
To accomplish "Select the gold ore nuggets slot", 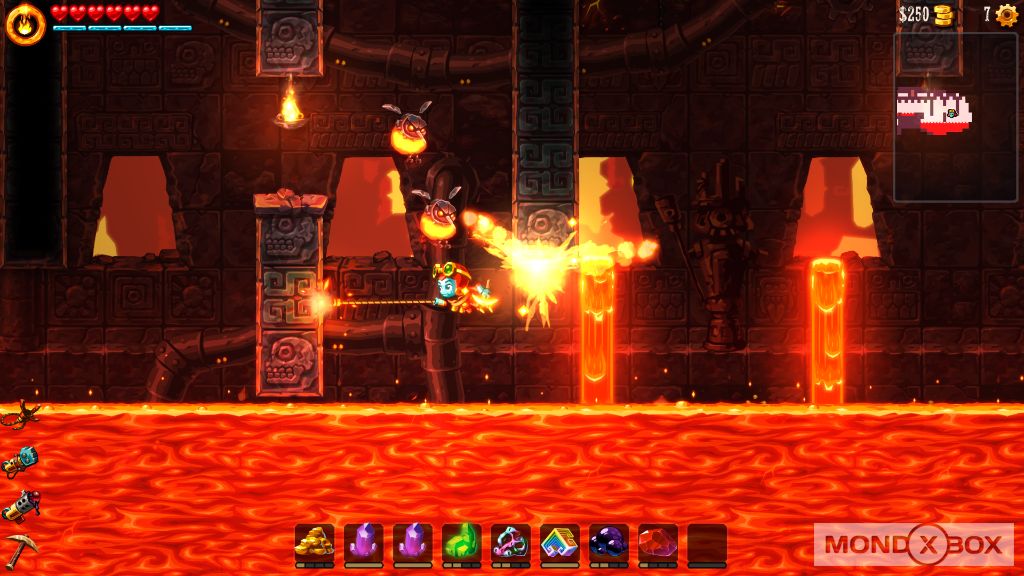I will pos(314,543).
